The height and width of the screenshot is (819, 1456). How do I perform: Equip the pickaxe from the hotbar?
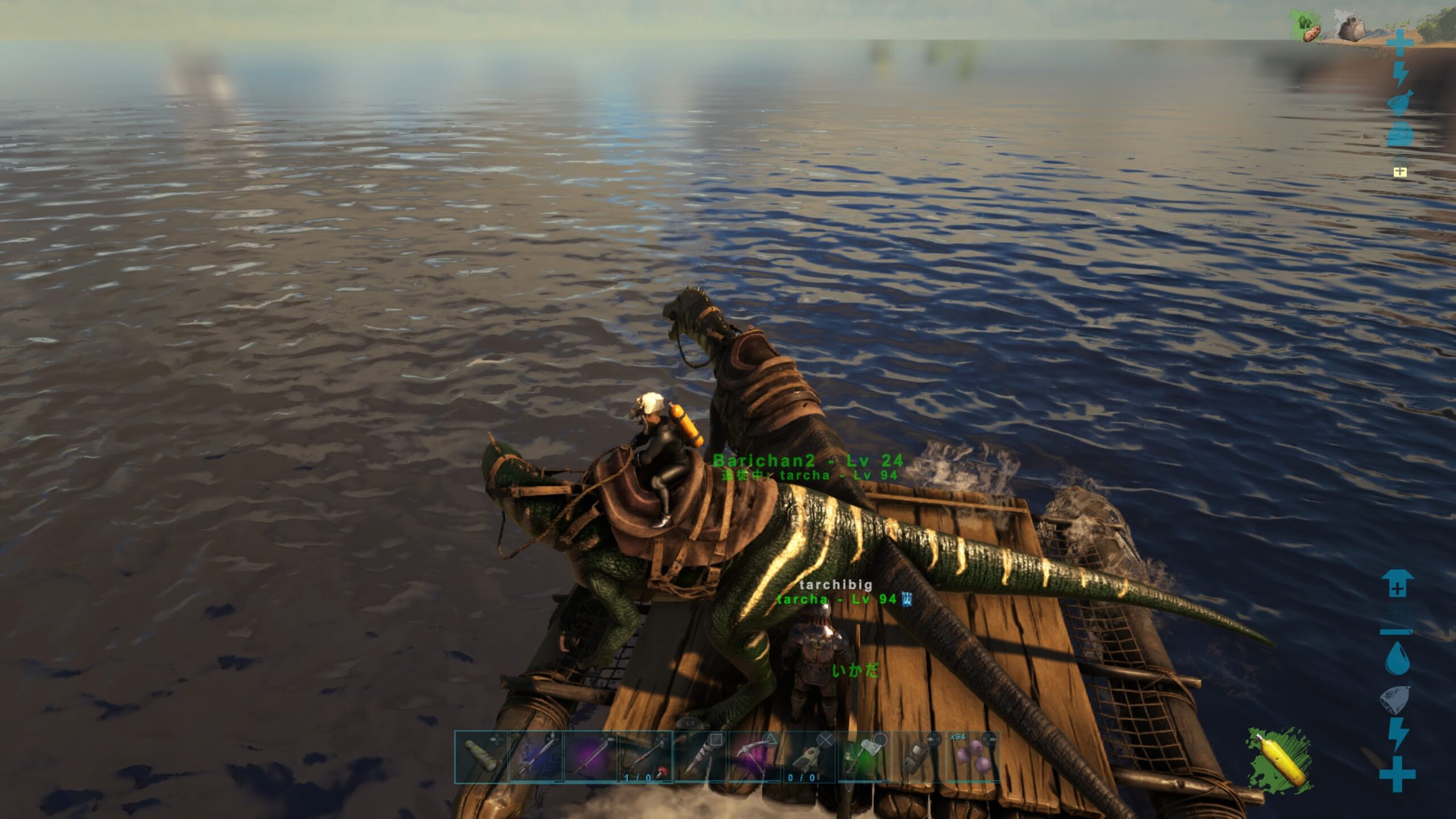[754, 757]
